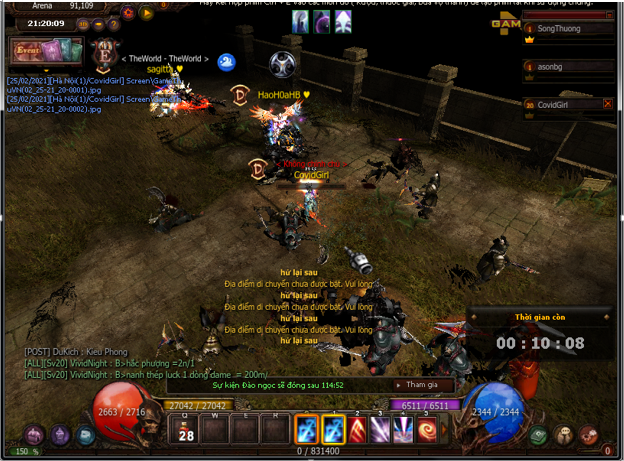The height and width of the screenshot is (461, 624).
Task: Click the purple orb buff icon
Action: click(x=323, y=22)
